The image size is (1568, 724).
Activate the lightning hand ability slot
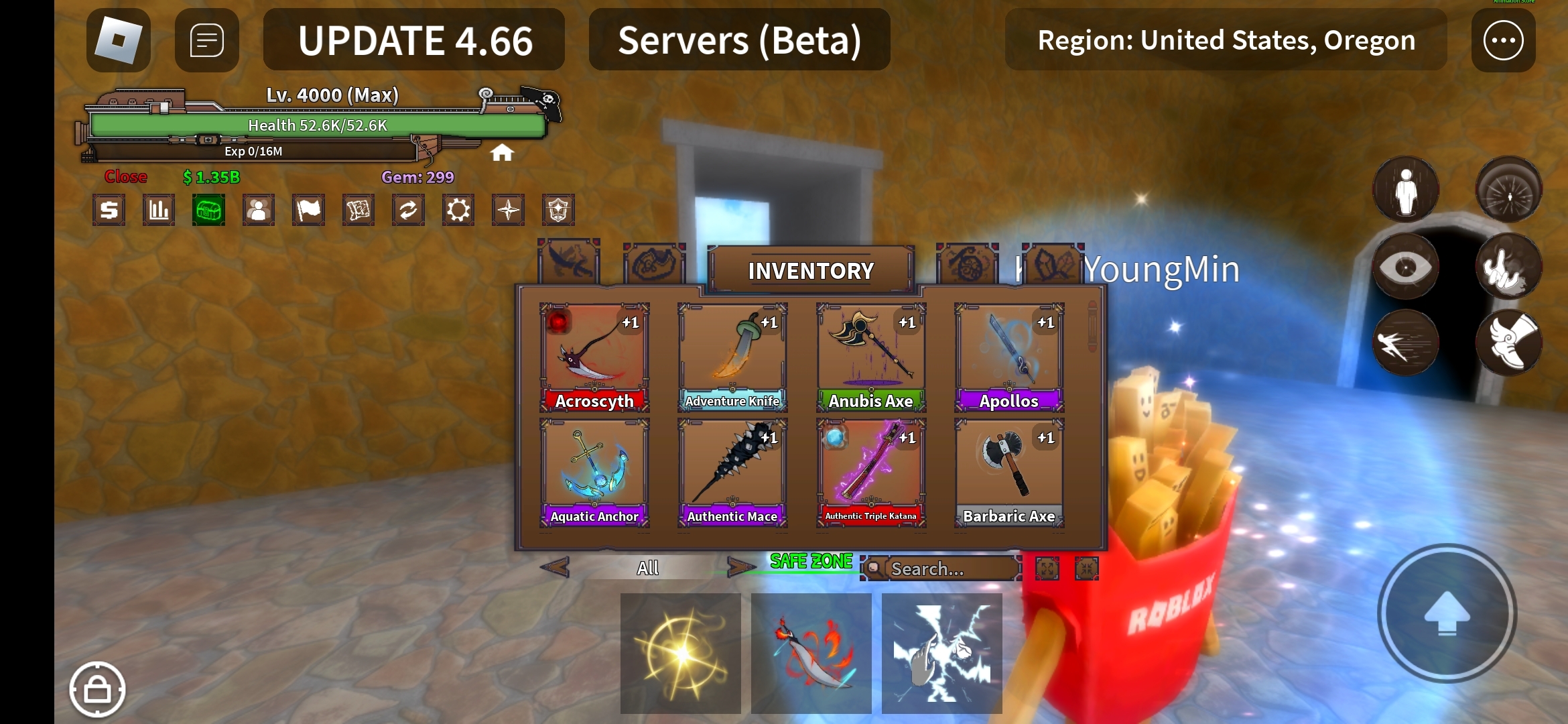[941, 653]
